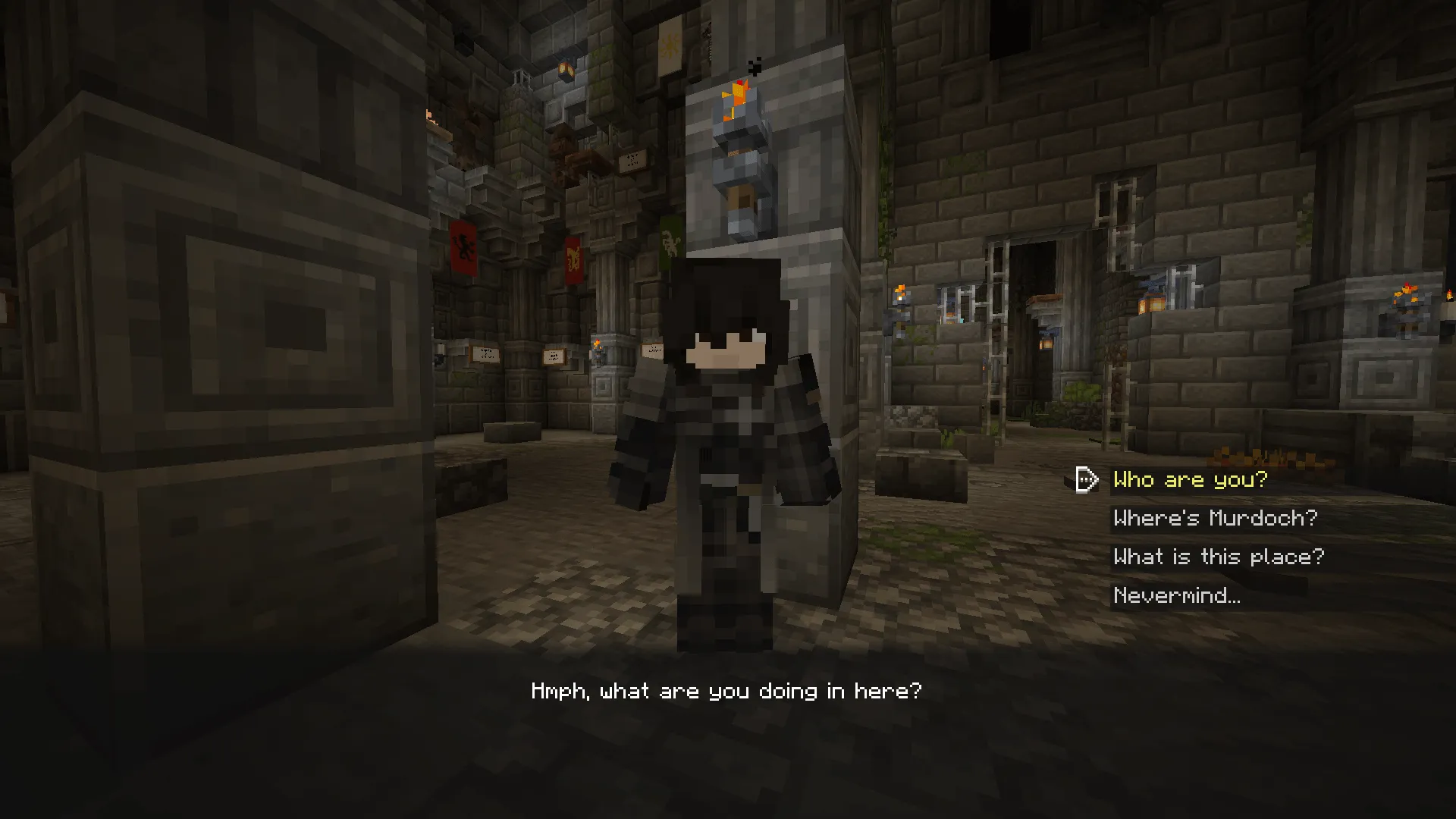Screen dimensions: 1456x819
Task: Dismiss the conversation with 'Nevermind...'
Action: coord(1176,595)
